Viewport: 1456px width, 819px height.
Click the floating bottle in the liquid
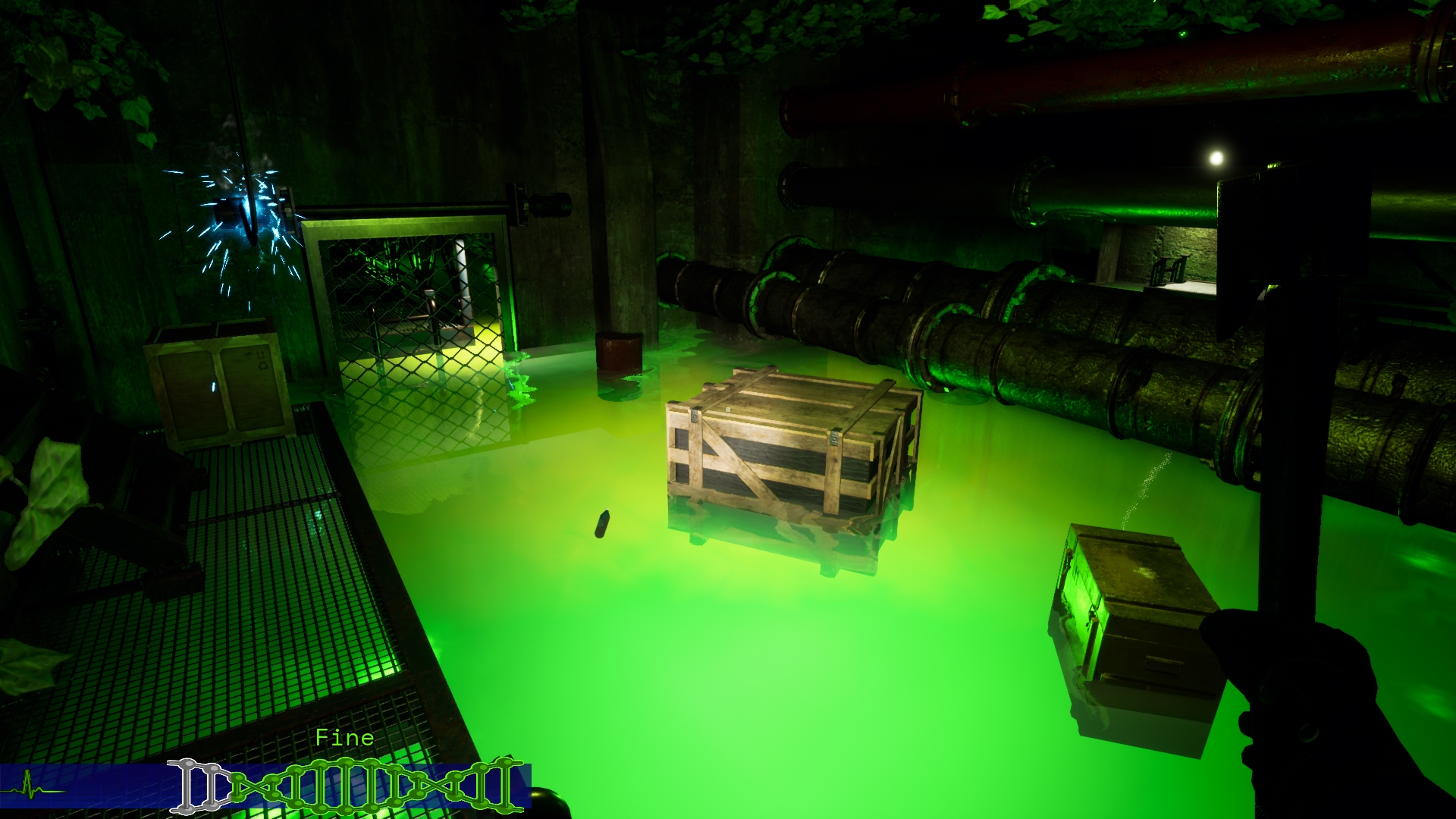(x=603, y=523)
